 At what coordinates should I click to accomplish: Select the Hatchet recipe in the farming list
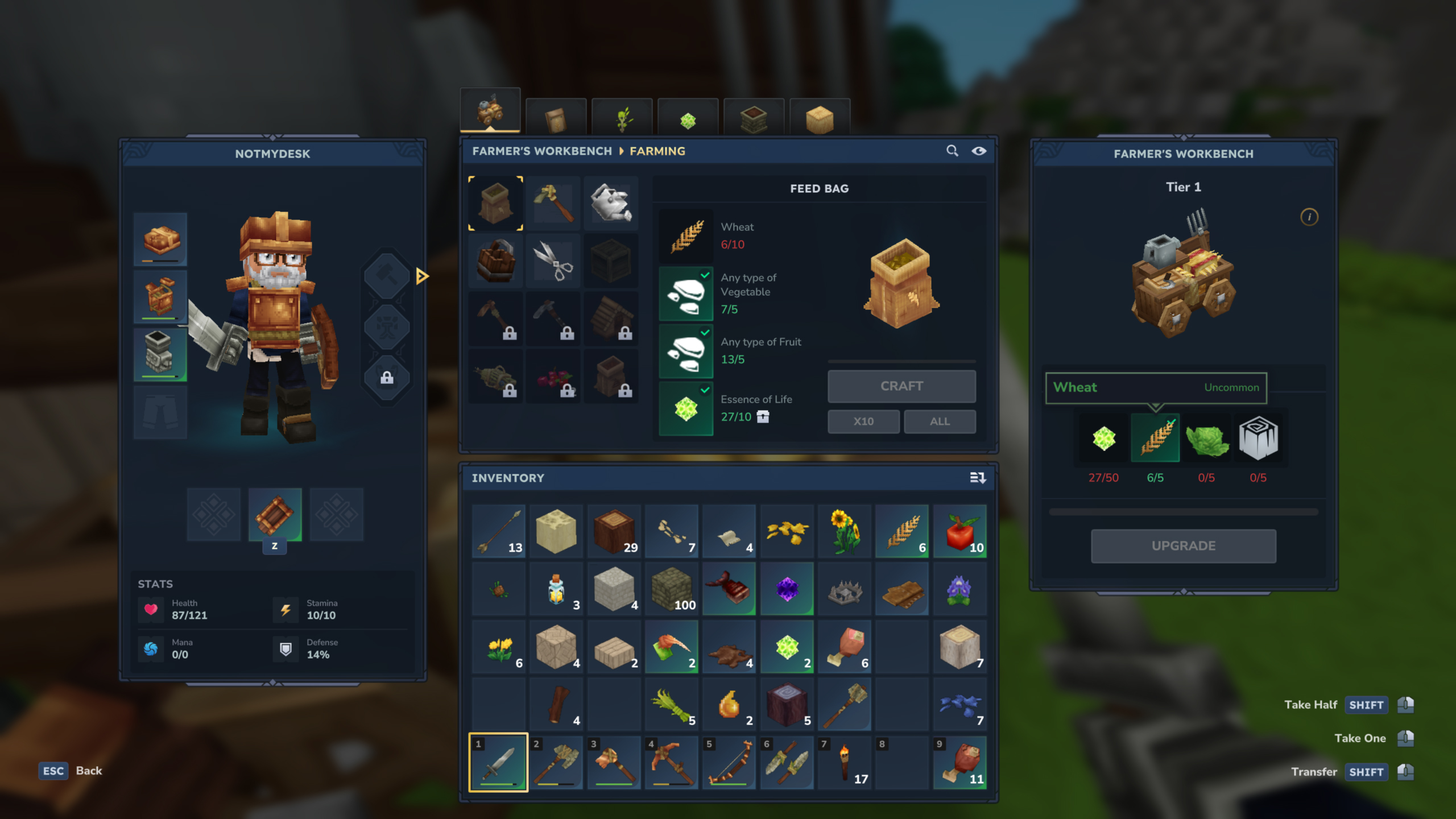[x=554, y=203]
